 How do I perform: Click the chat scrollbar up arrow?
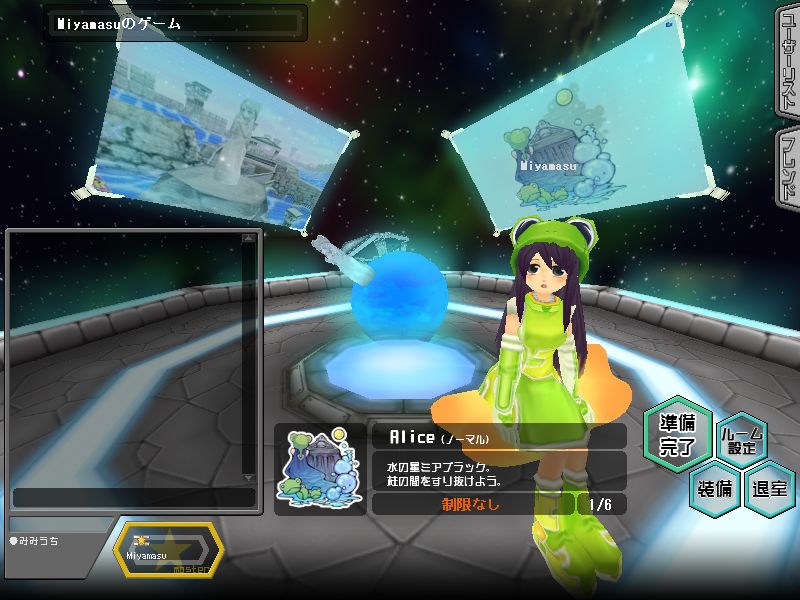click(249, 239)
